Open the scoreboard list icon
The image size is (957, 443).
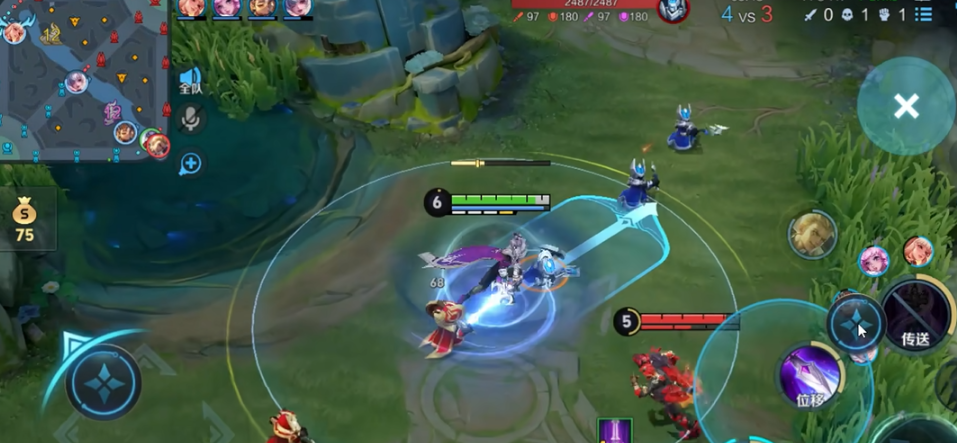tap(925, 14)
